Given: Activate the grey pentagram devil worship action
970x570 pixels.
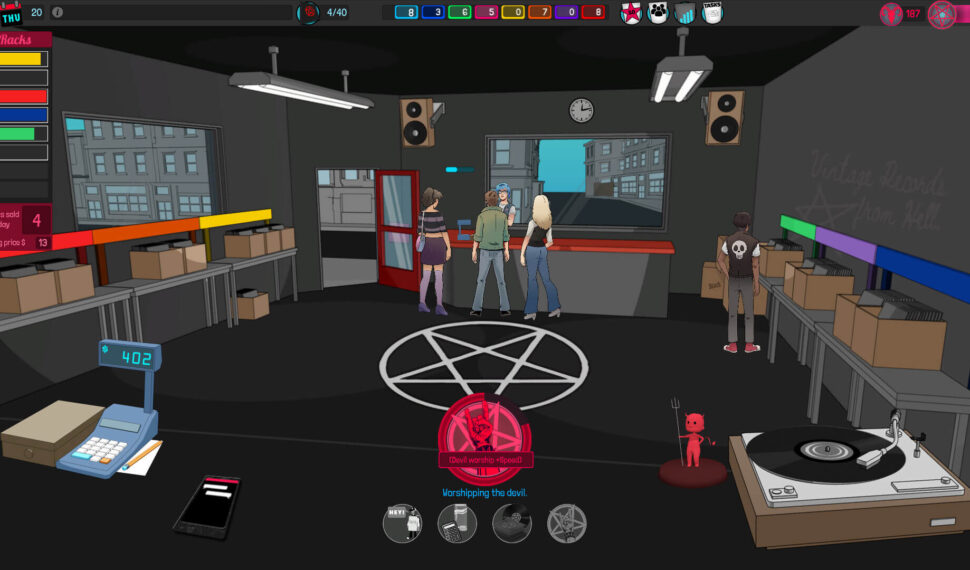Looking at the screenshot, I should 567,523.
